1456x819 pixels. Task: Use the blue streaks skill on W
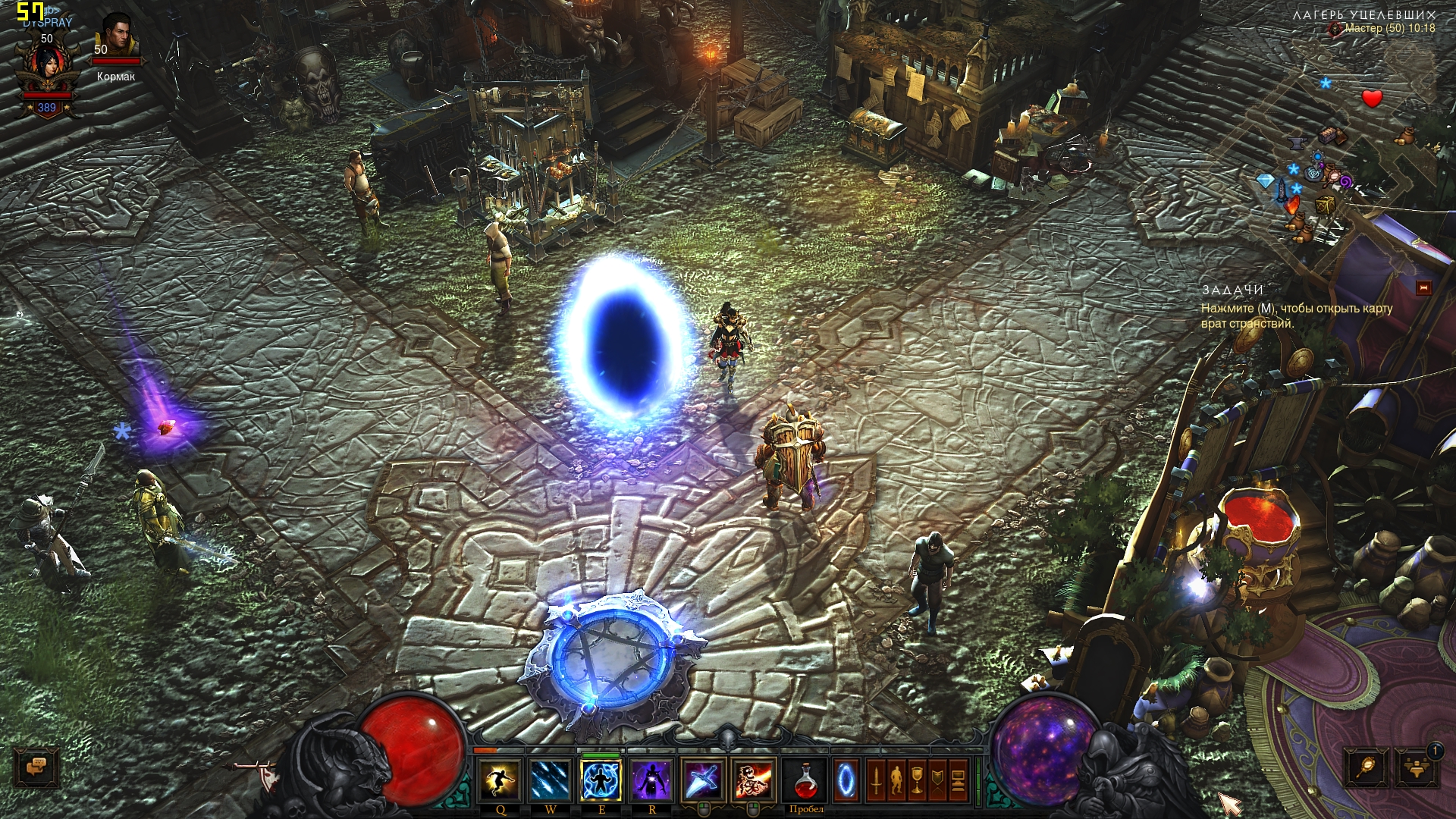click(550, 780)
